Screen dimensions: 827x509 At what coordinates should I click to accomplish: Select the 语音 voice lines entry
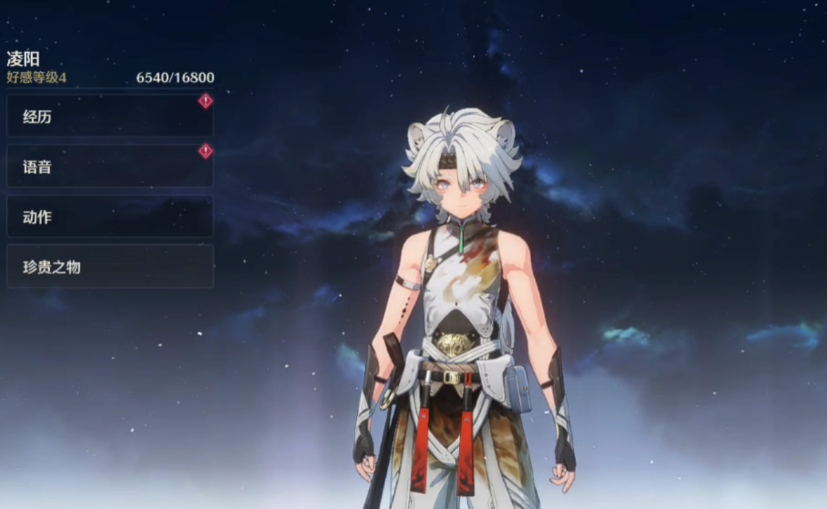tap(109, 167)
